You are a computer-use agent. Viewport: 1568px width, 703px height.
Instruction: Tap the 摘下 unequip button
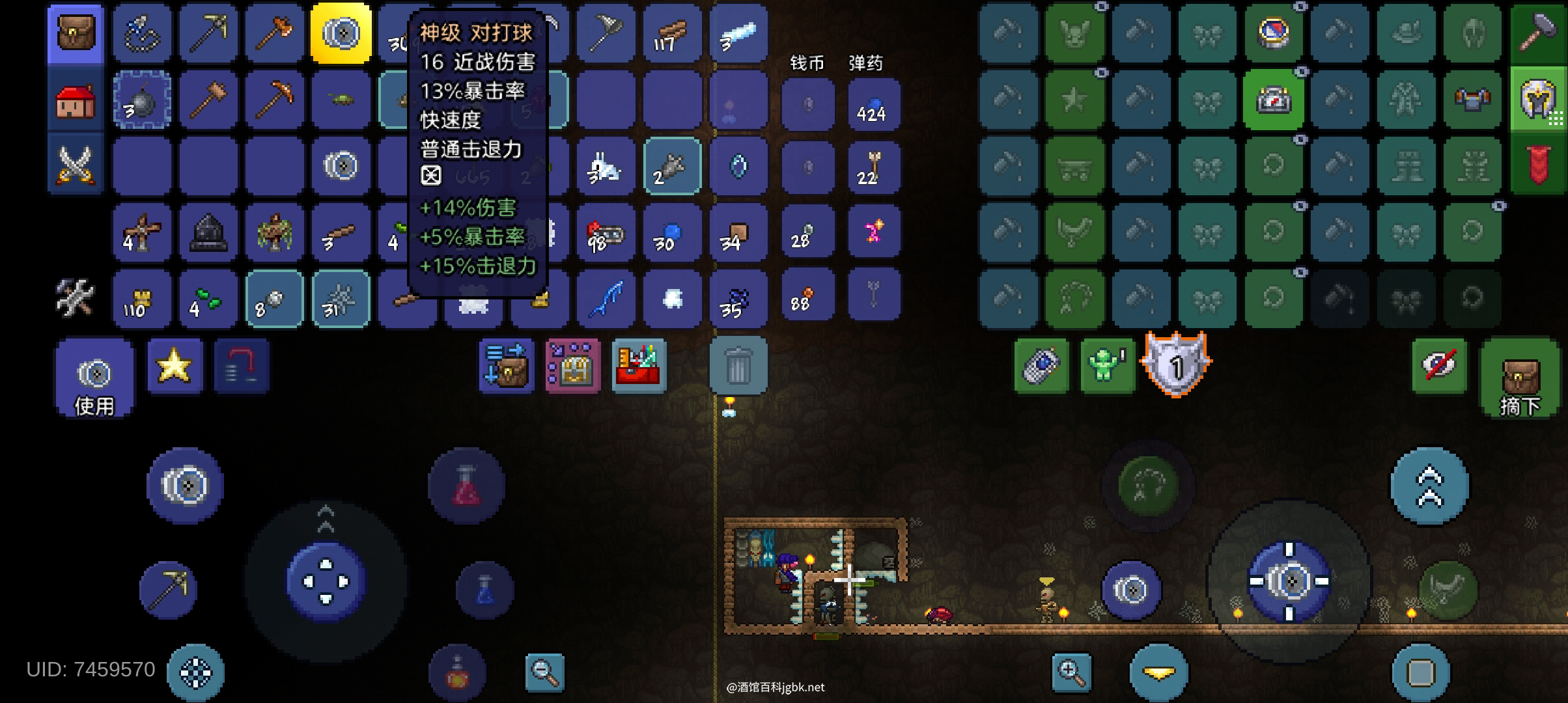pyautogui.click(x=1520, y=378)
